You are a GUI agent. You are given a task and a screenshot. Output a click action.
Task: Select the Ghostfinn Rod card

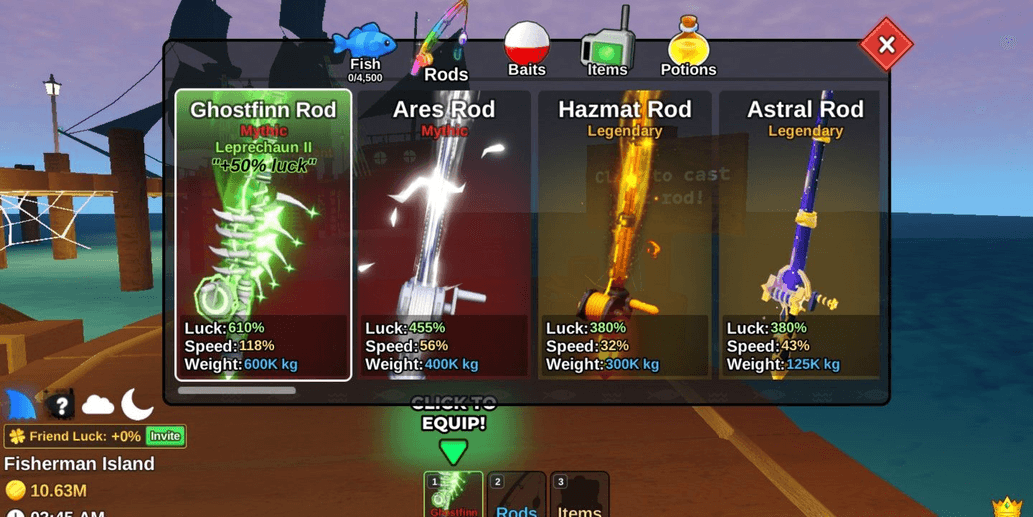click(x=264, y=235)
